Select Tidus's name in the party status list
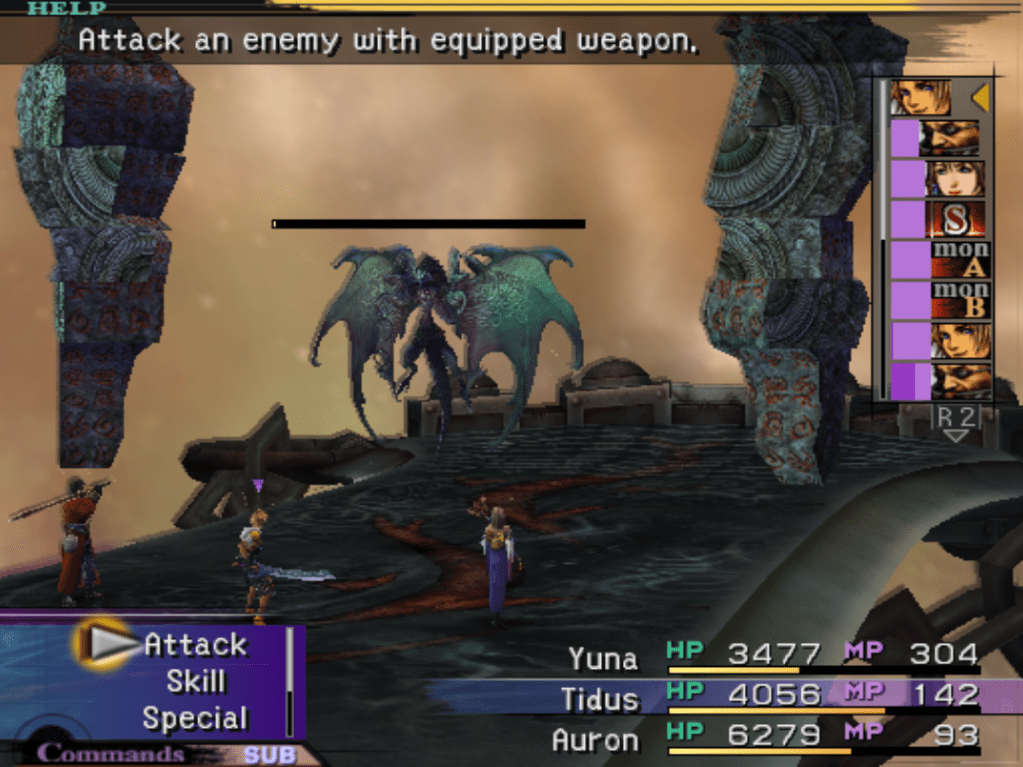The image size is (1023, 767). pos(600,698)
